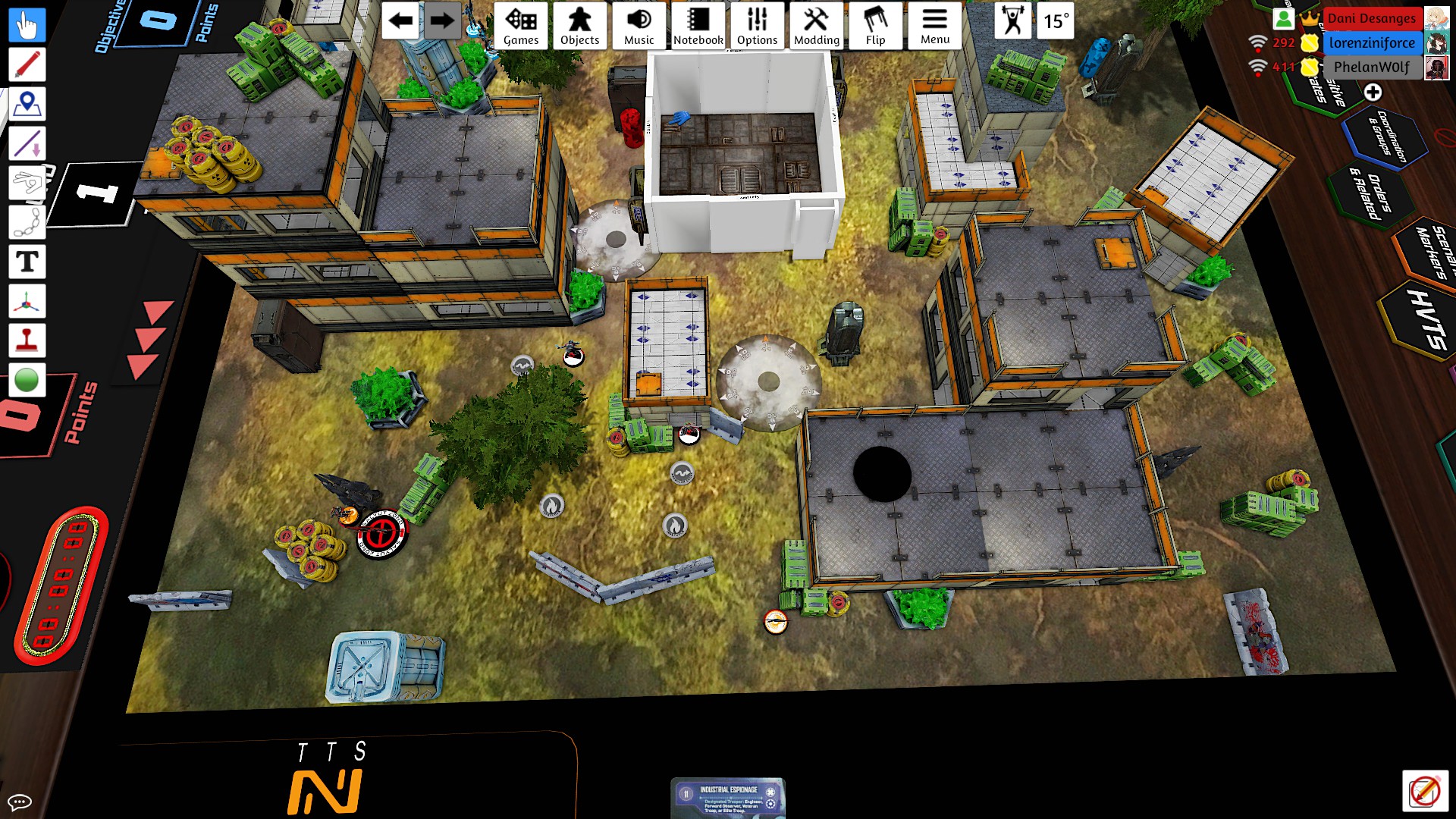The width and height of the screenshot is (1456, 819).
Task: Open the Notebook
Action: click(698, 26)
